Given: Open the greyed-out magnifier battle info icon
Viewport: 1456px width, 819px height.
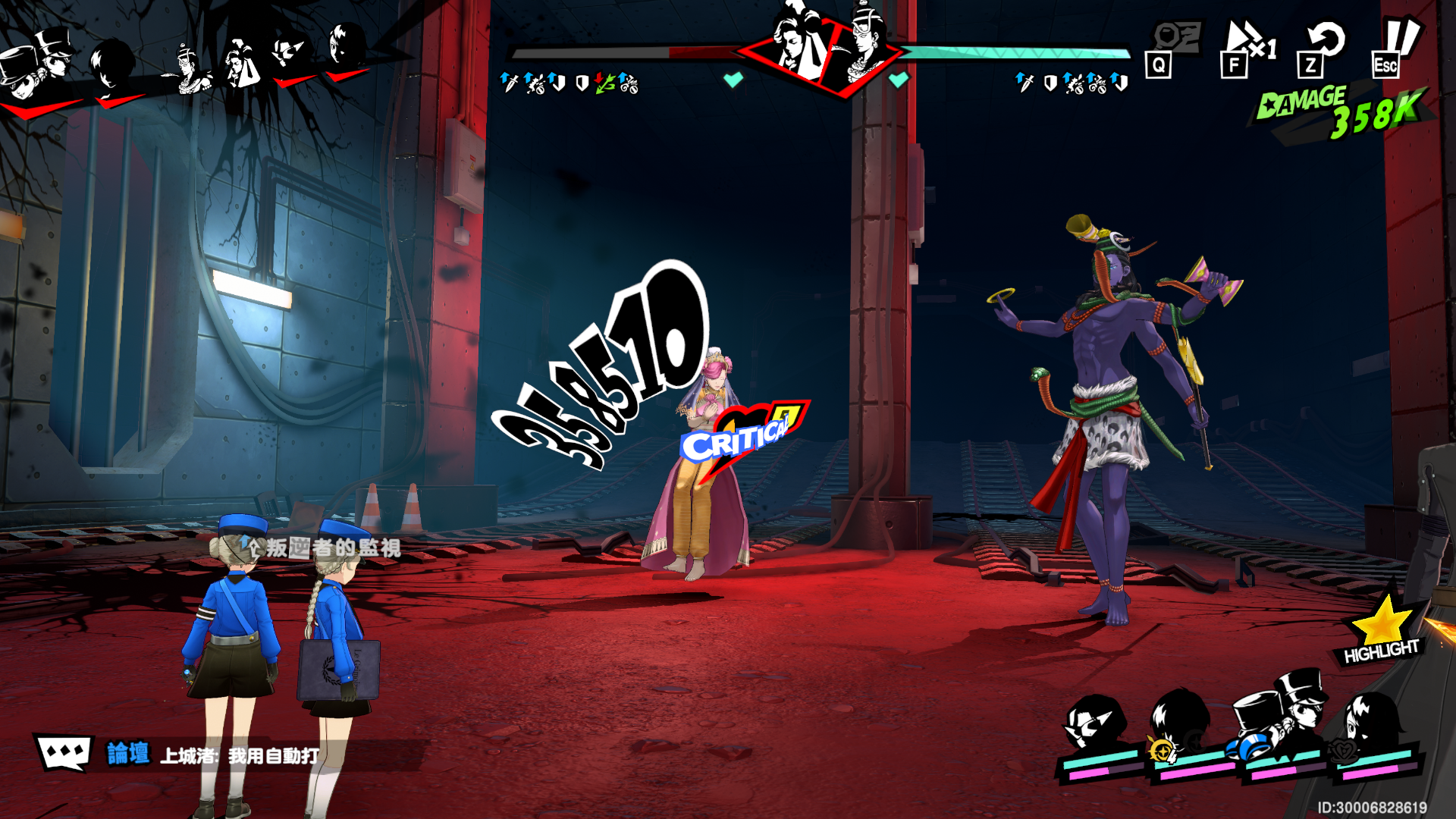Looking at the screenshot, I should point(1174,47).
